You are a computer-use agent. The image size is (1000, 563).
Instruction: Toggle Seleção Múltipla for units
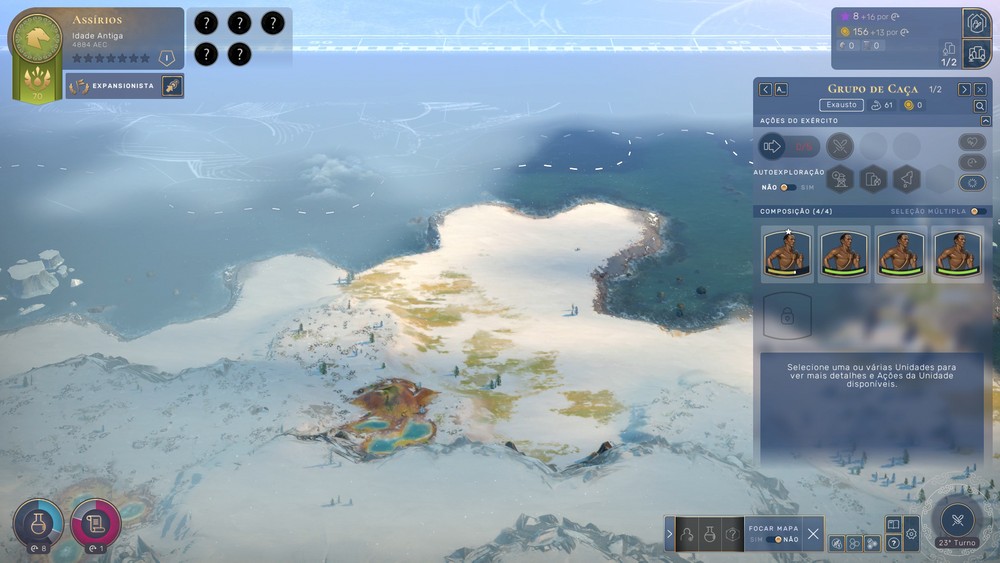coord(978,211)
